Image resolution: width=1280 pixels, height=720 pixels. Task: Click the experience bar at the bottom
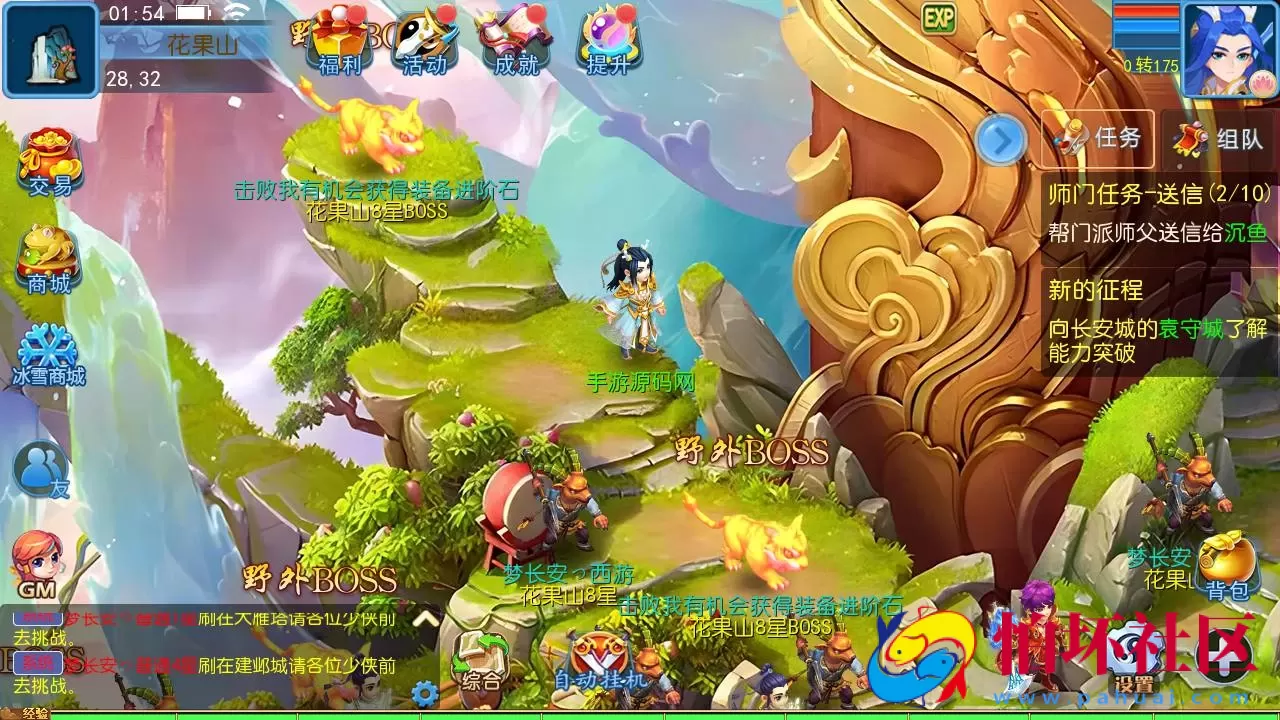tap(640, 715)
